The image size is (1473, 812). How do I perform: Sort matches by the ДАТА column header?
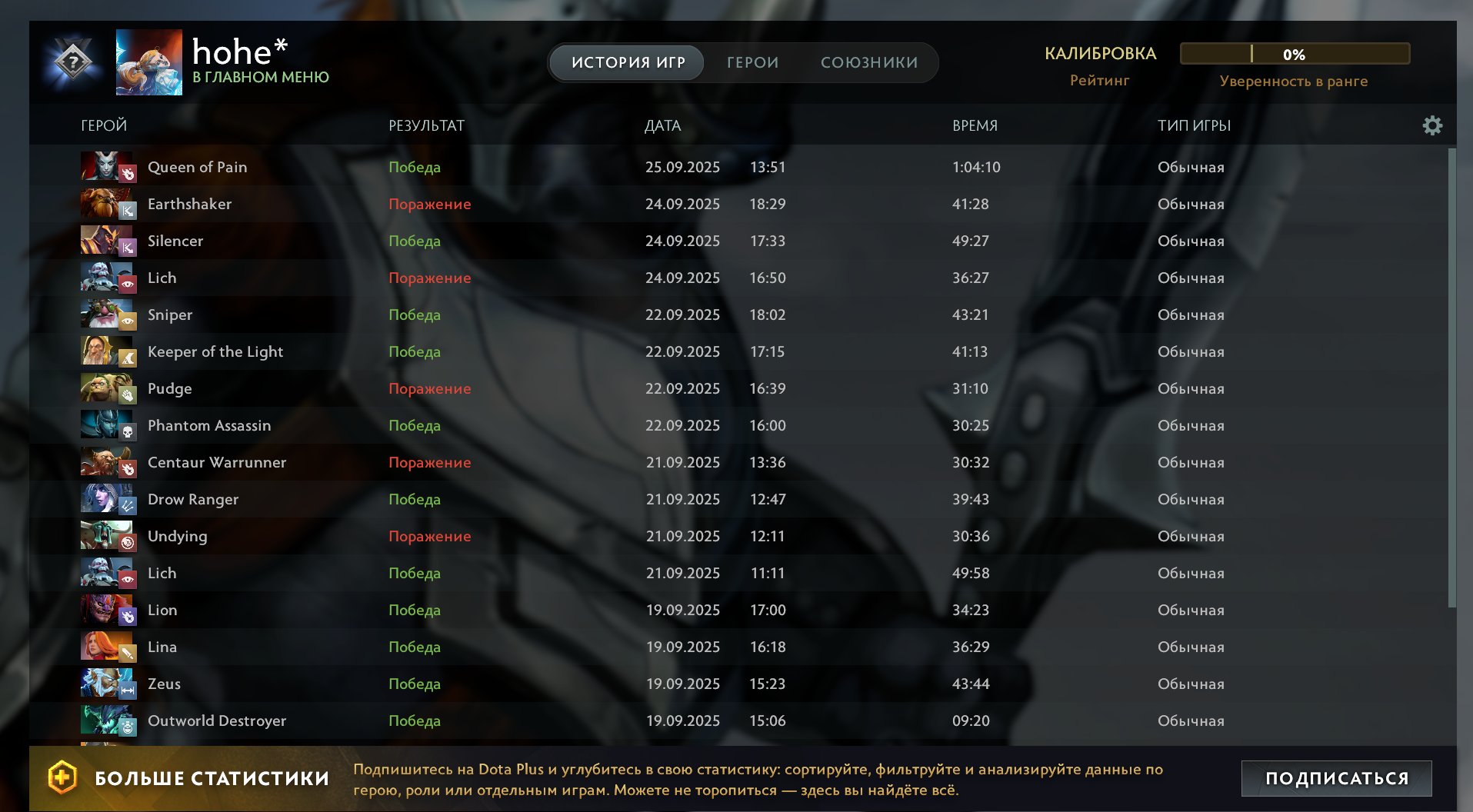click(663, 125)
